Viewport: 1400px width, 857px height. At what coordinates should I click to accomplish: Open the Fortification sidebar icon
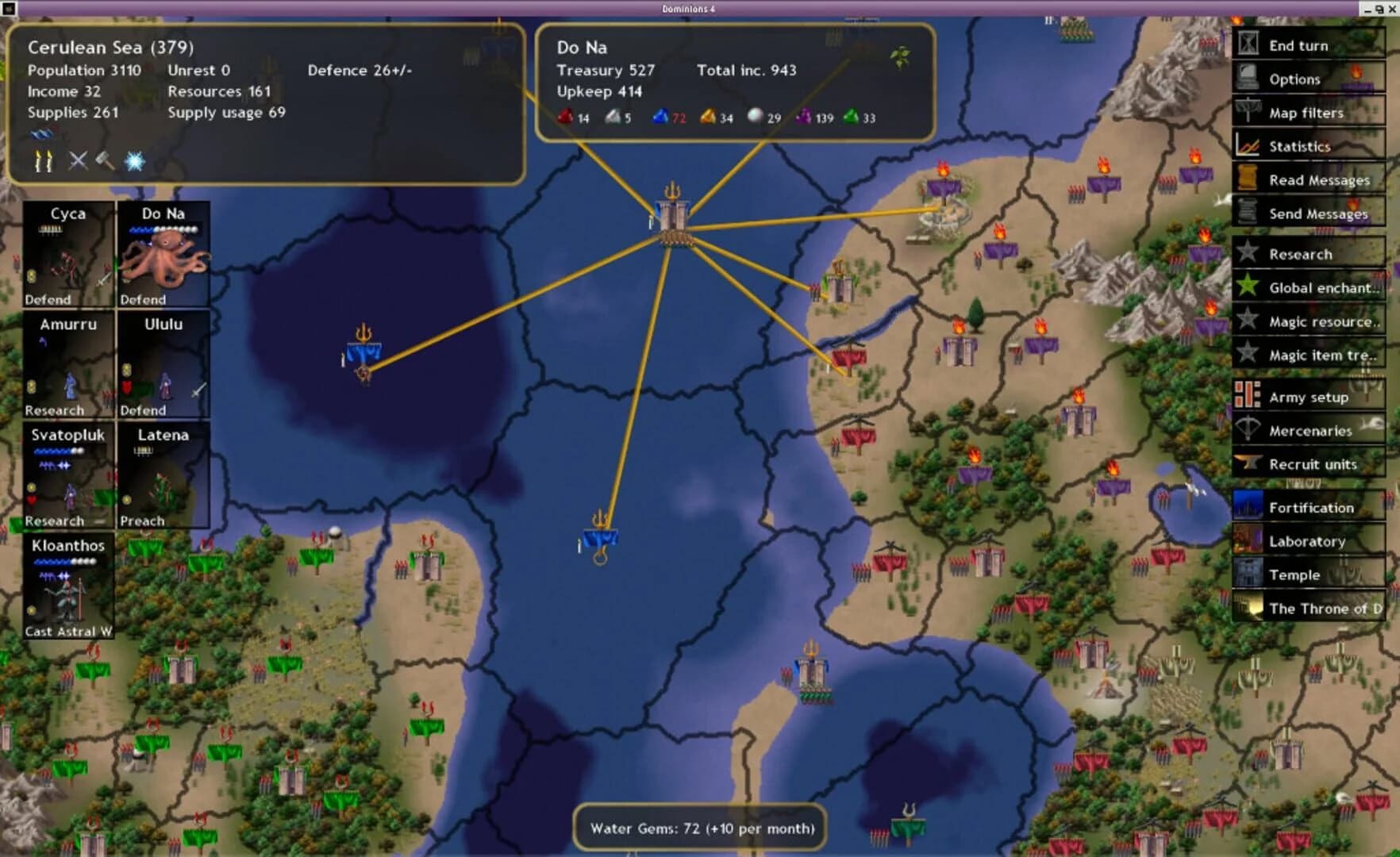click(1248, 507)
